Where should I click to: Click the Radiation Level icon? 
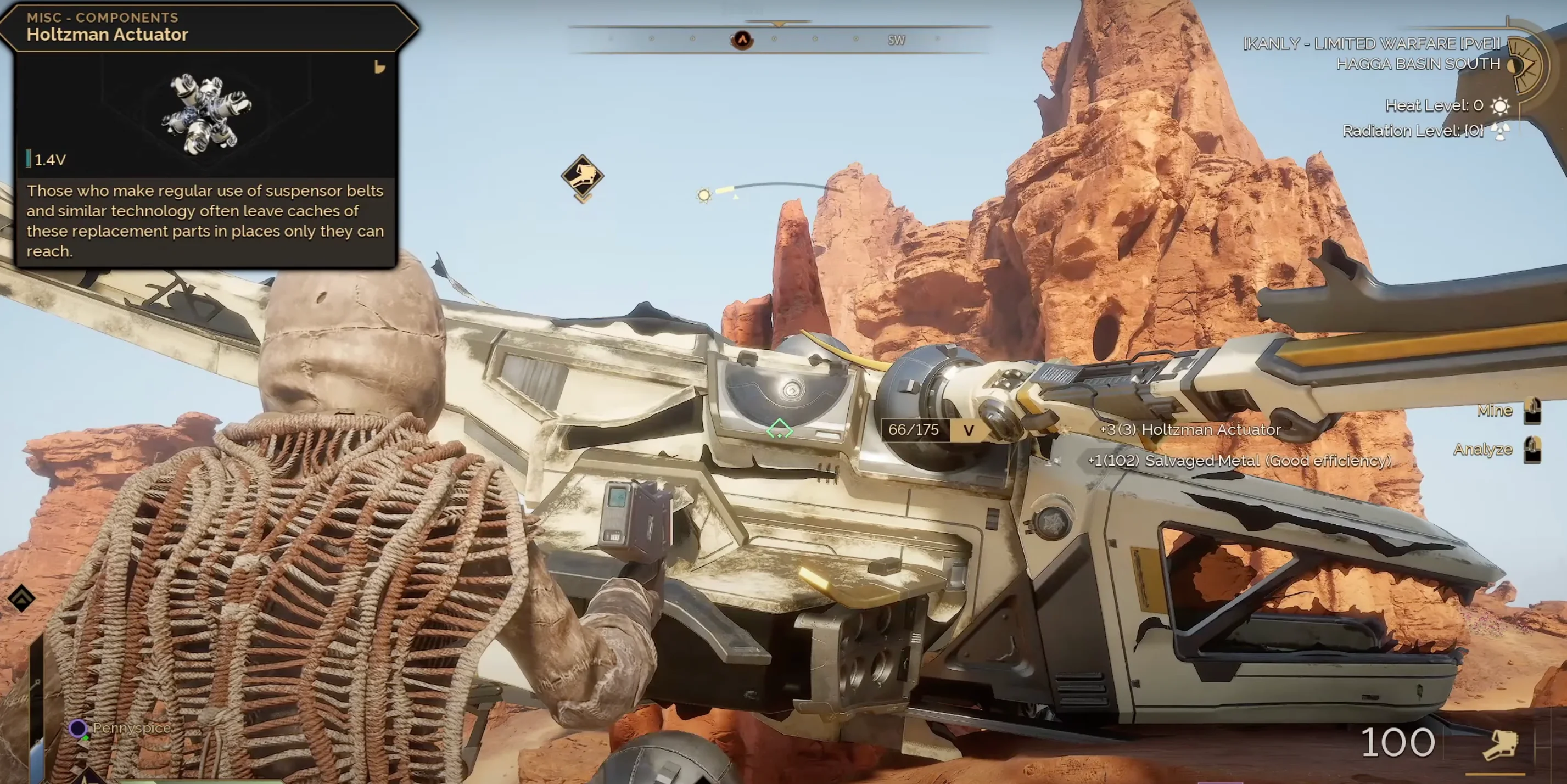(1501, 130)
